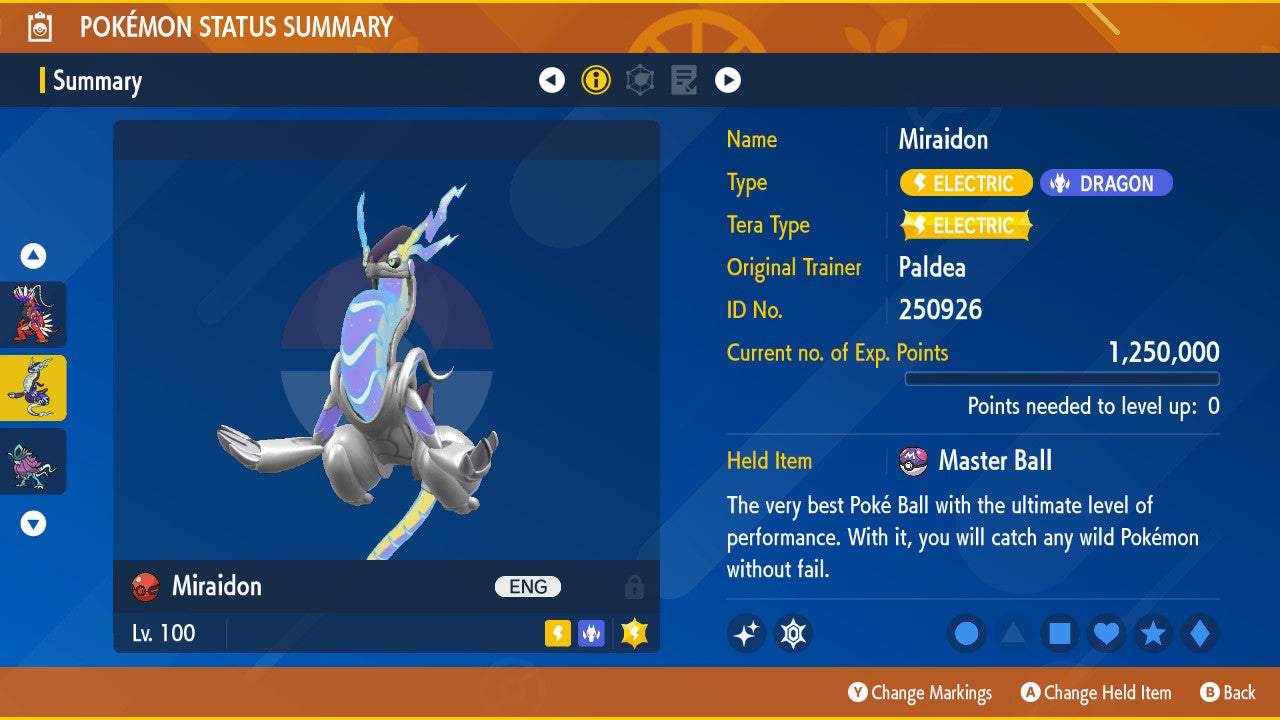
Task: Select the info summary tab icon
Action: click(x=596, y=80)
